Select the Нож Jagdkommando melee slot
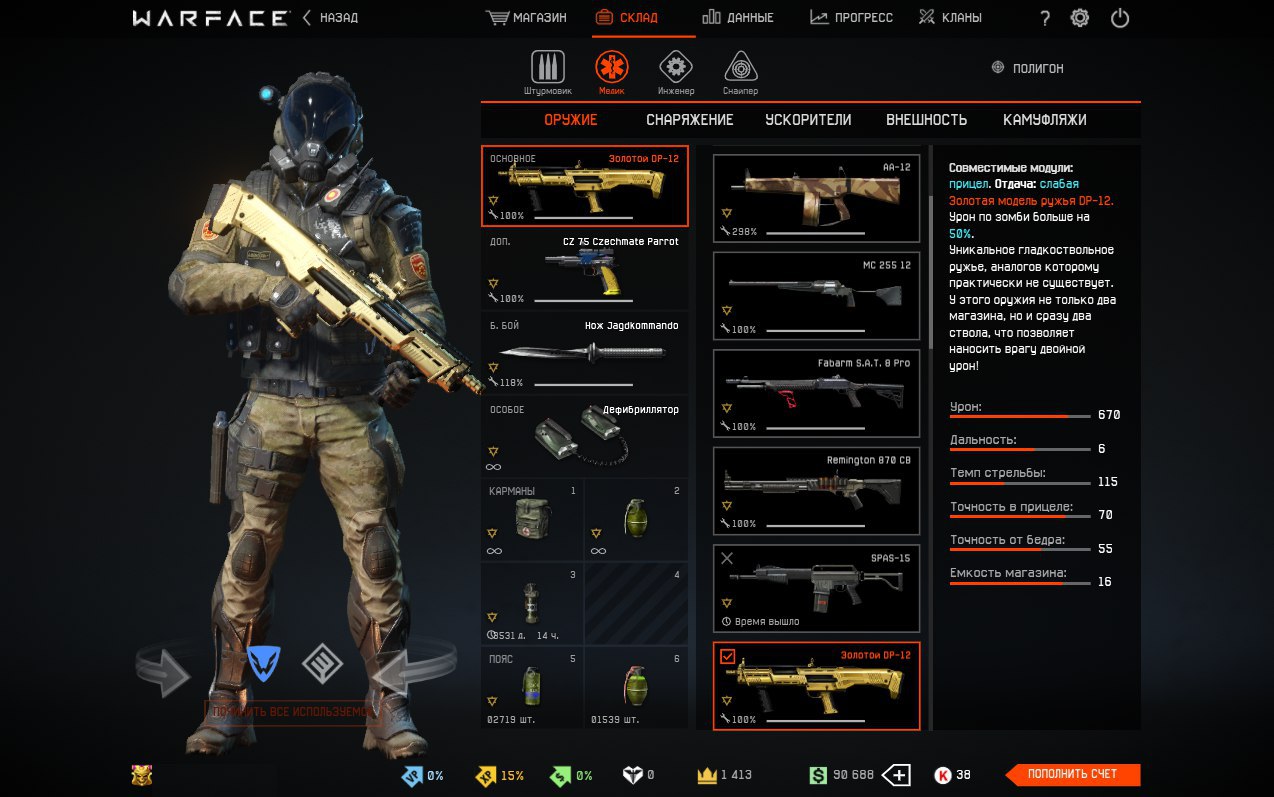 585,353
